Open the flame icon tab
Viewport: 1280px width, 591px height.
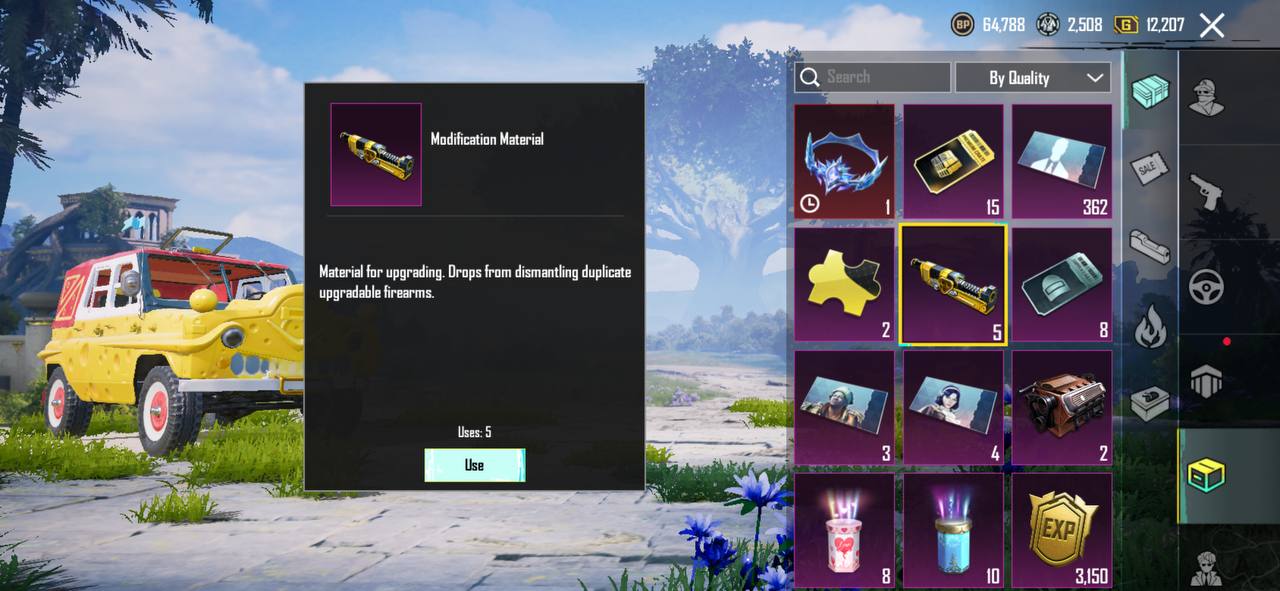1150,326
